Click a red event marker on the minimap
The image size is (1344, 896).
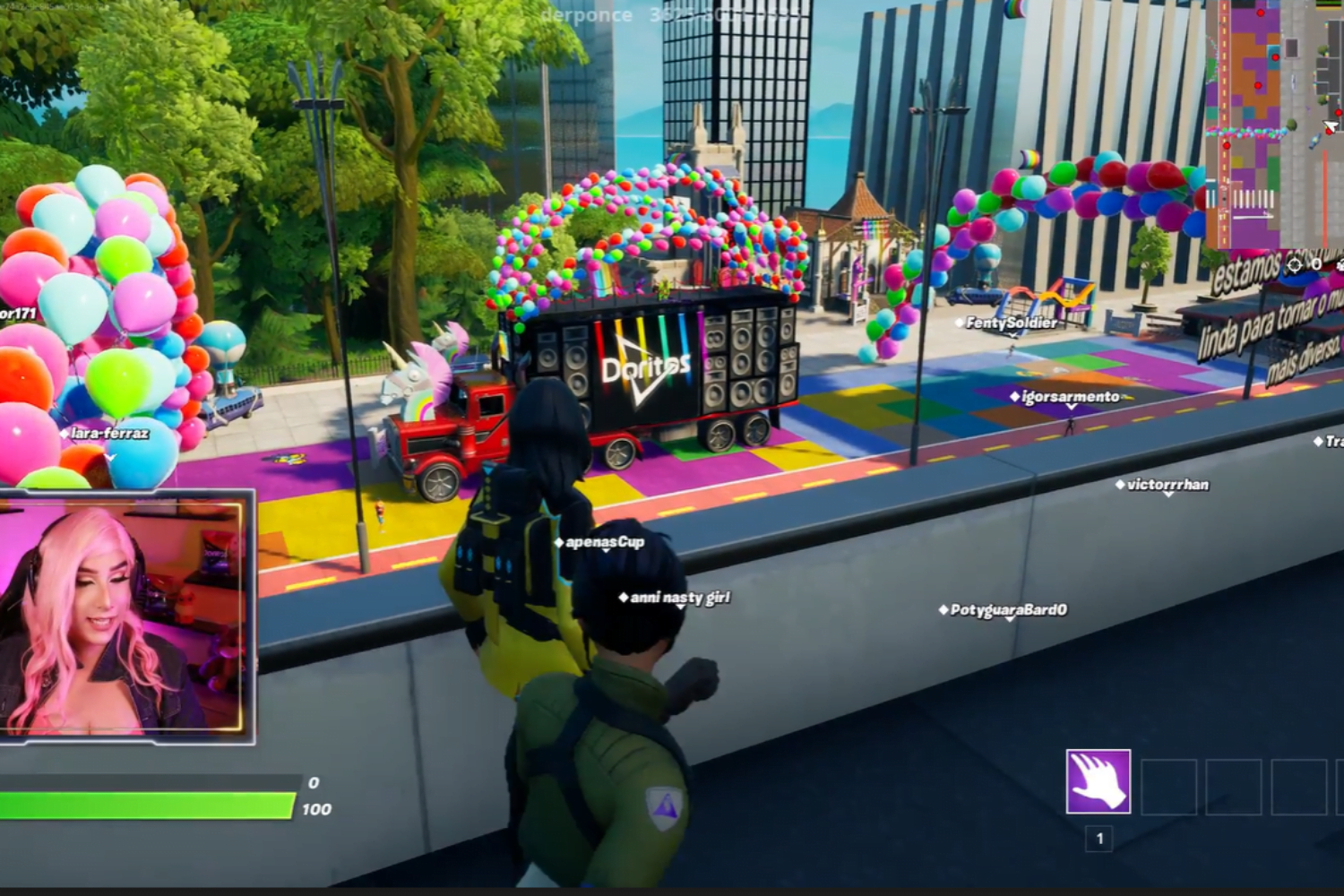[1261, 13]
